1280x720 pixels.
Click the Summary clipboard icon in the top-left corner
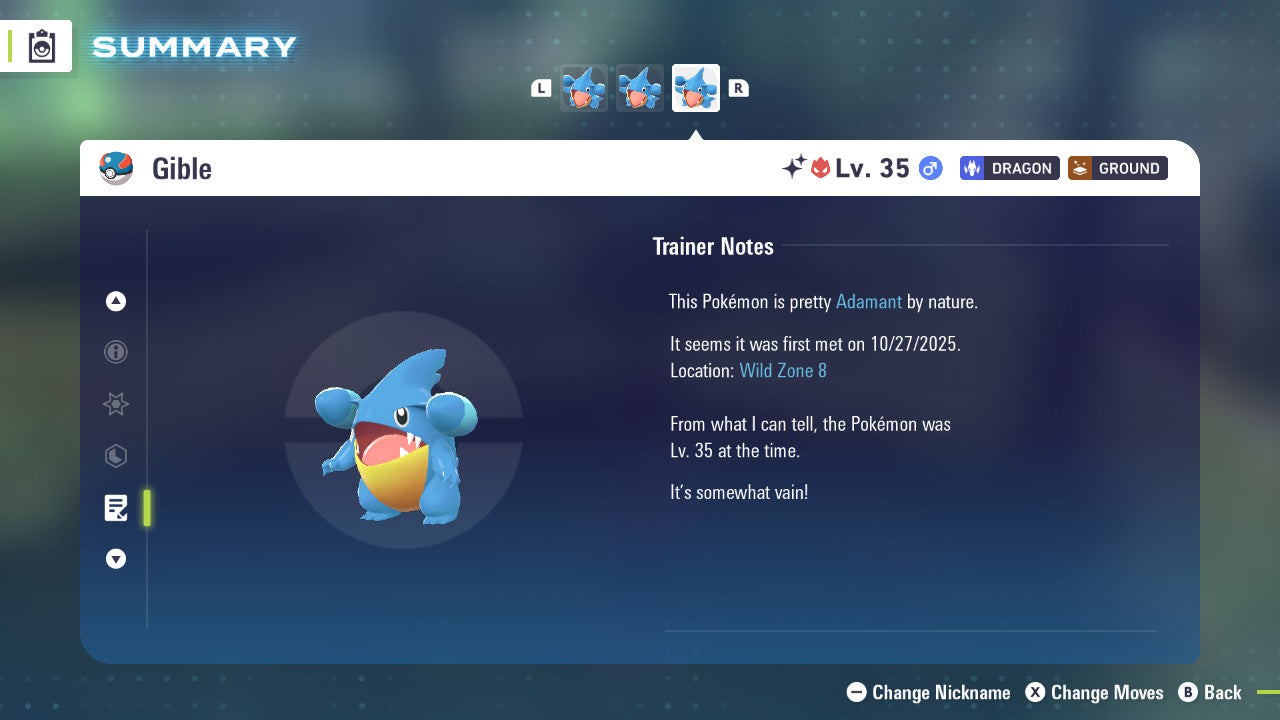[x=41, y=46]
